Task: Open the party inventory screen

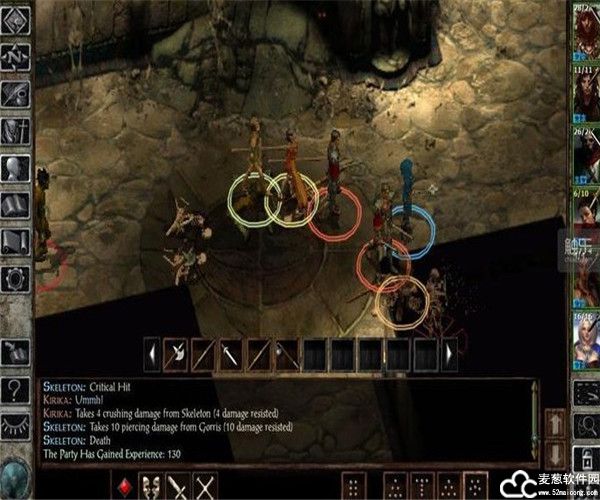Action: (x=18, y=130)
